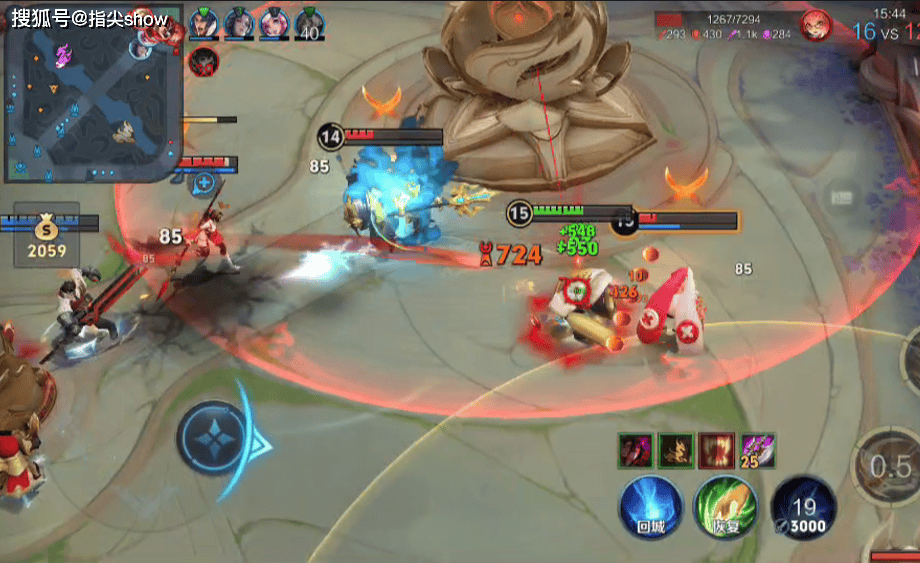Open the shop via the gold coin bag
Screen dimensions: 920x563
46,236
